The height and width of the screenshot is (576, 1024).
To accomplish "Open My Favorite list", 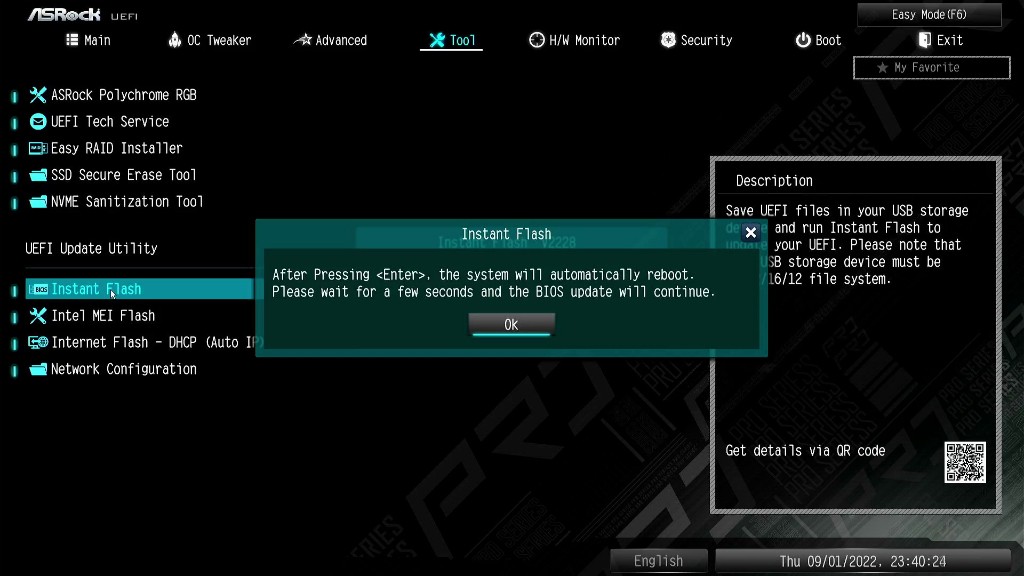I will tap(931, 68).
